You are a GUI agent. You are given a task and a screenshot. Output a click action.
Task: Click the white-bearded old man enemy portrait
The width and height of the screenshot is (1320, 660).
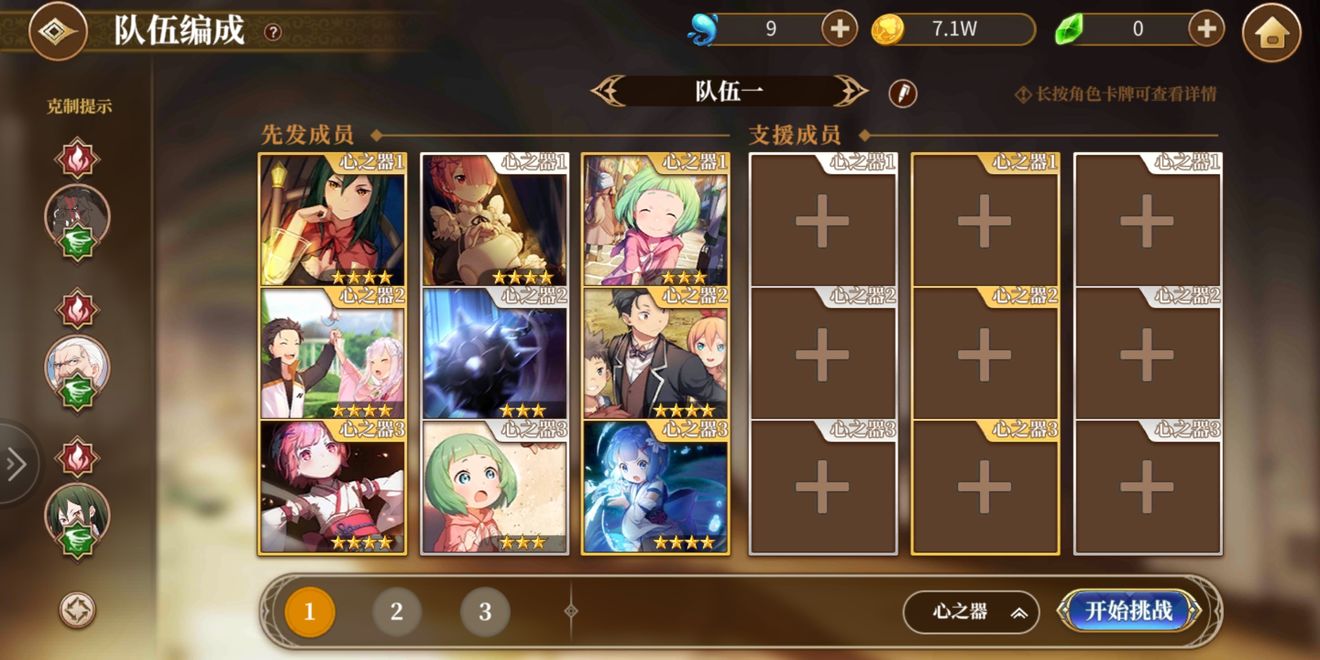(77, 365)
